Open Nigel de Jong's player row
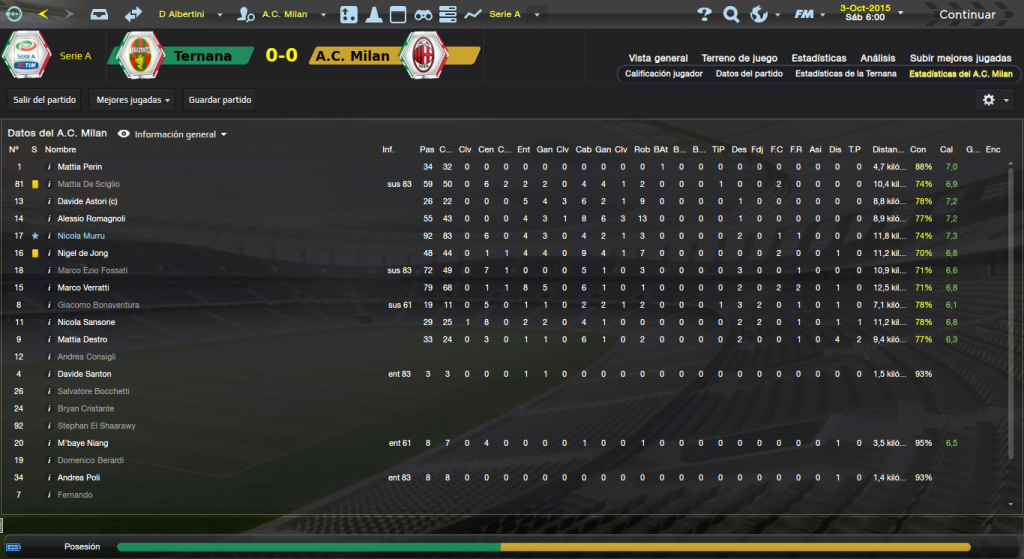The image size is (1024, 559). tap(83, 253)
